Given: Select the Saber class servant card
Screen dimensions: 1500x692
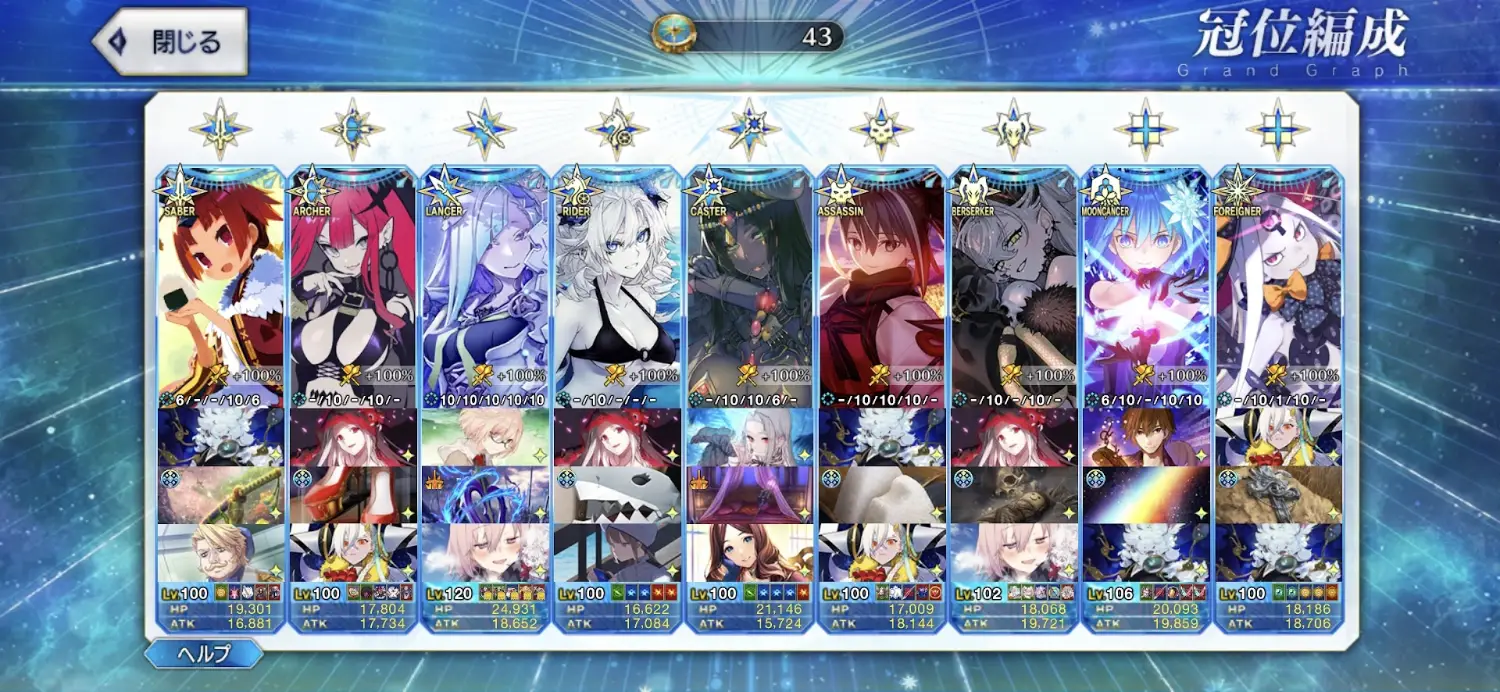Looking at the screenshot, I should point(220,285).
